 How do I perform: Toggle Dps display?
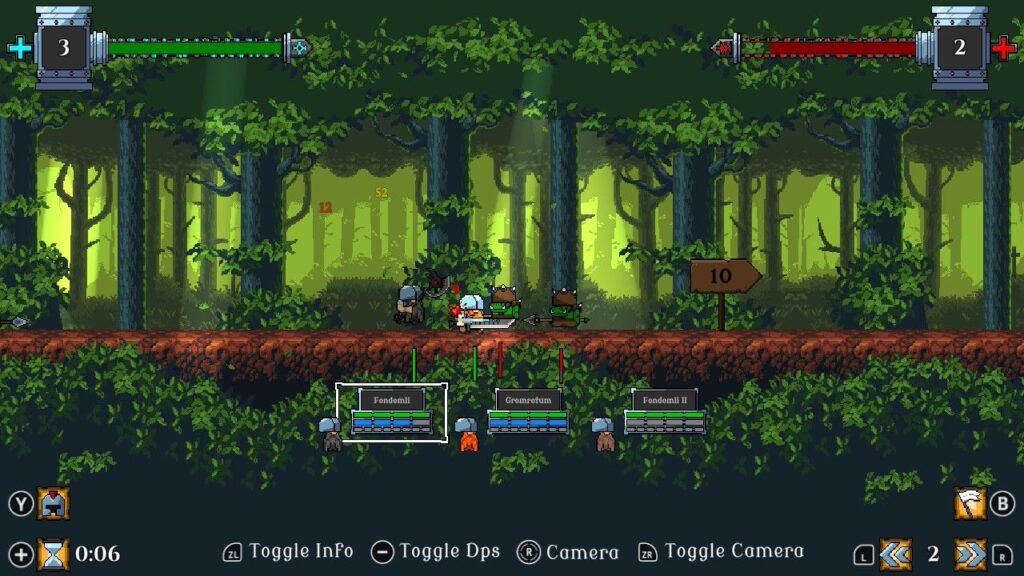pyautogui.click(x=449, y=551)
